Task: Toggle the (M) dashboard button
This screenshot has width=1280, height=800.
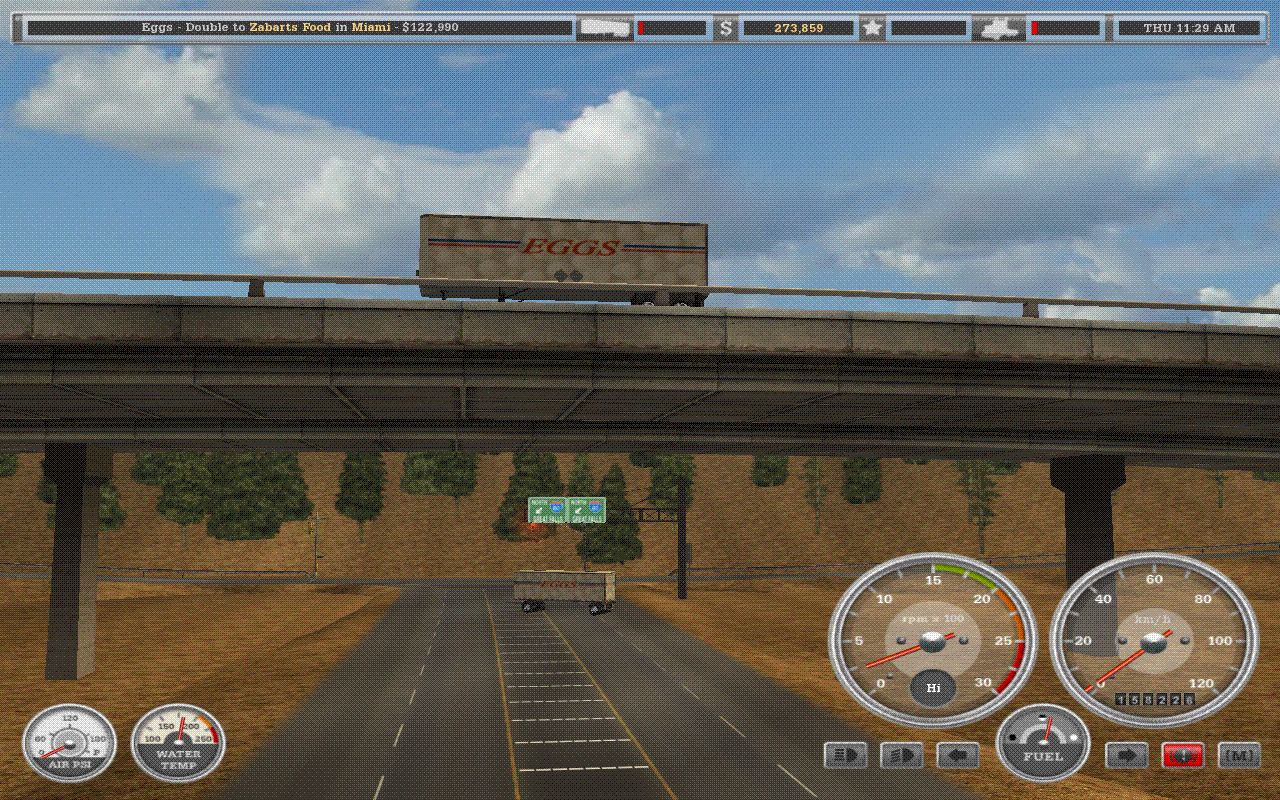Action: pyautogui.click(x=1239, y=756)
